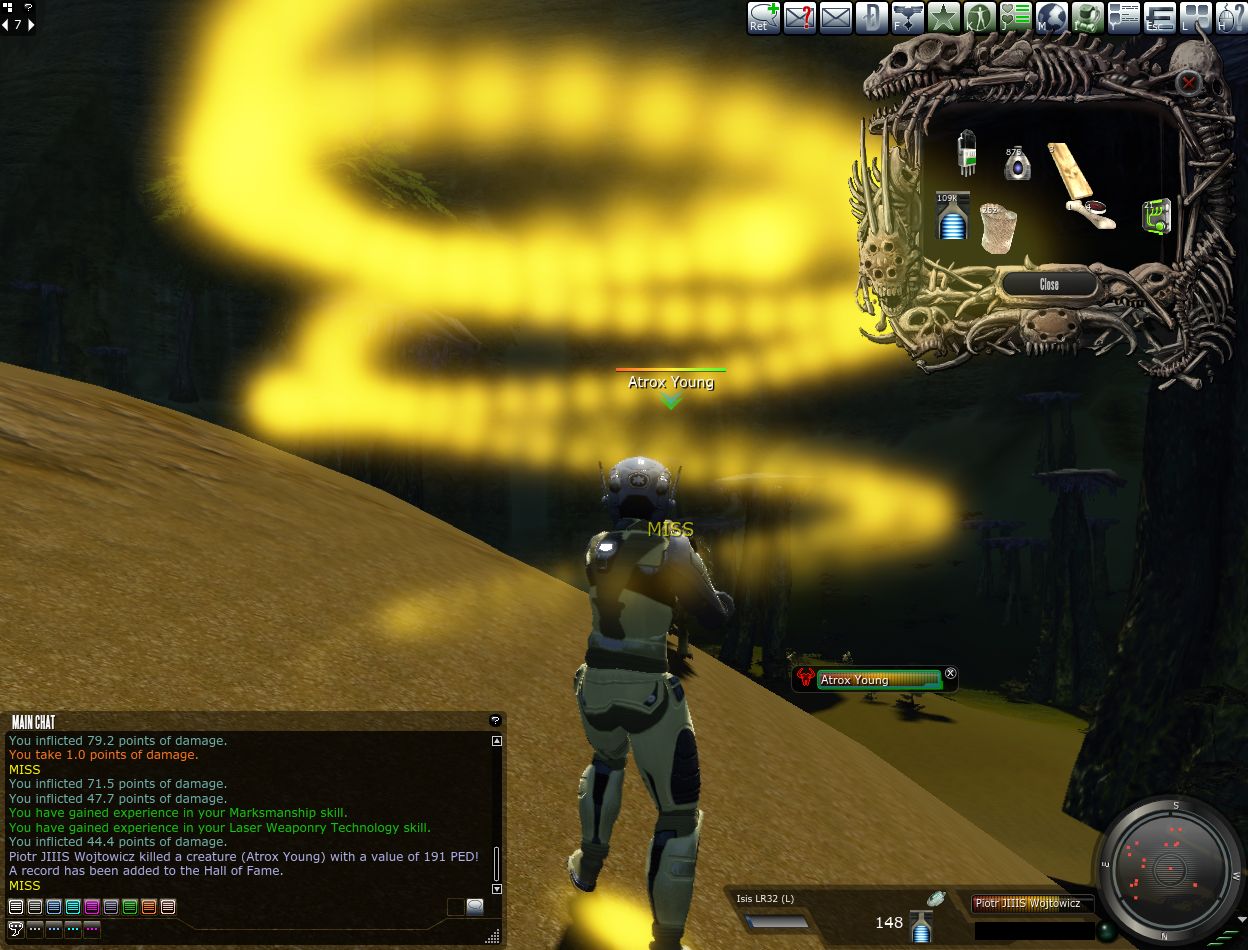The width and height of the screenshot is (1248, 950).
Task: Open the Esc system menu icon
Action: click(1159, 18)
